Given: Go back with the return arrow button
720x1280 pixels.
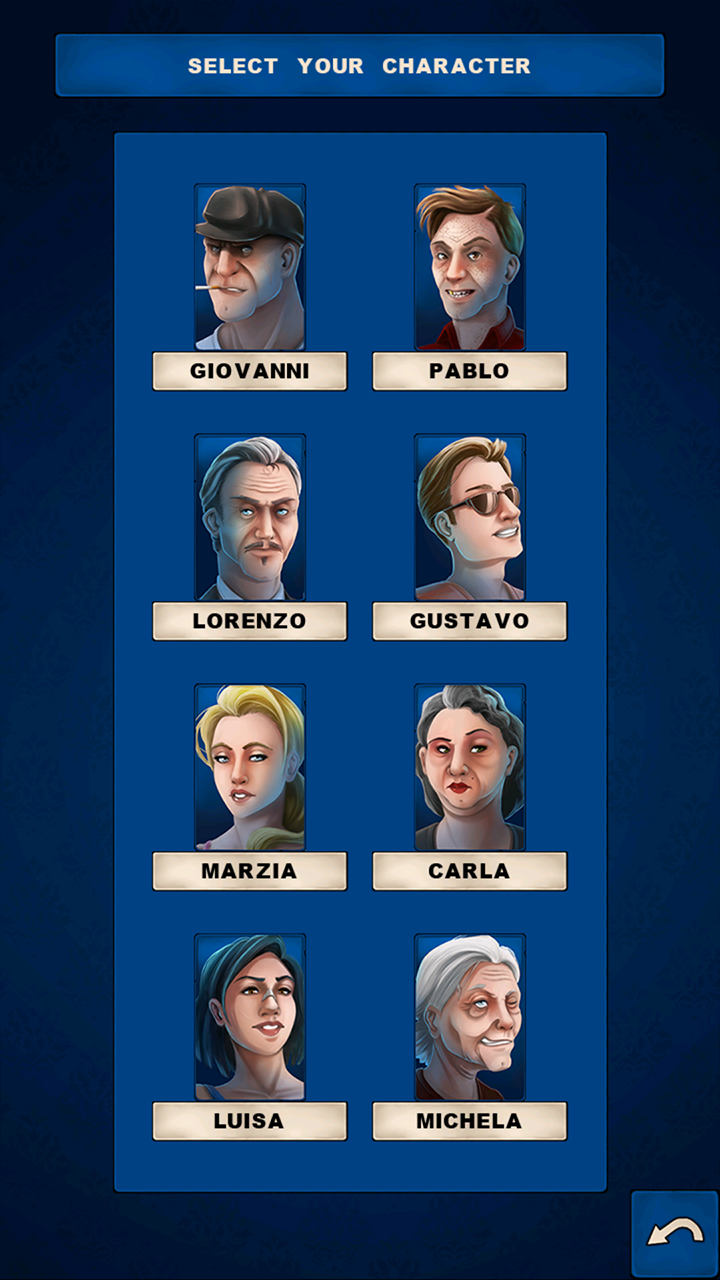Looking at the screenshot, I should click(674, 1233).
